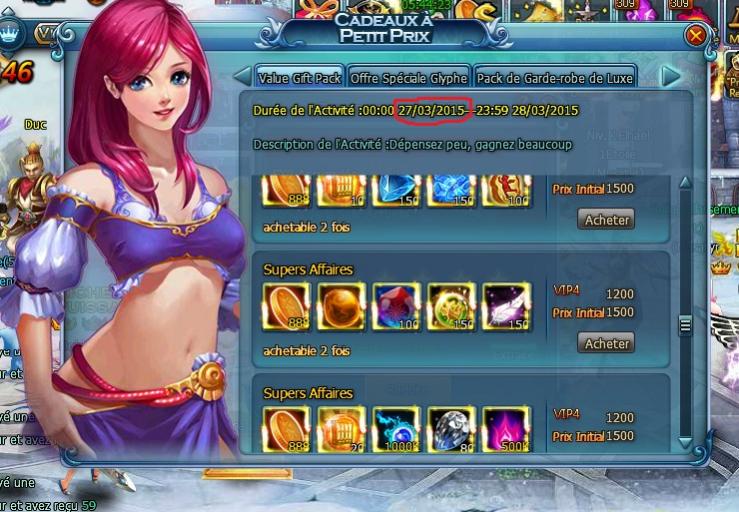Switch to the Value Gift Pack tab

(x=299, y=77)
